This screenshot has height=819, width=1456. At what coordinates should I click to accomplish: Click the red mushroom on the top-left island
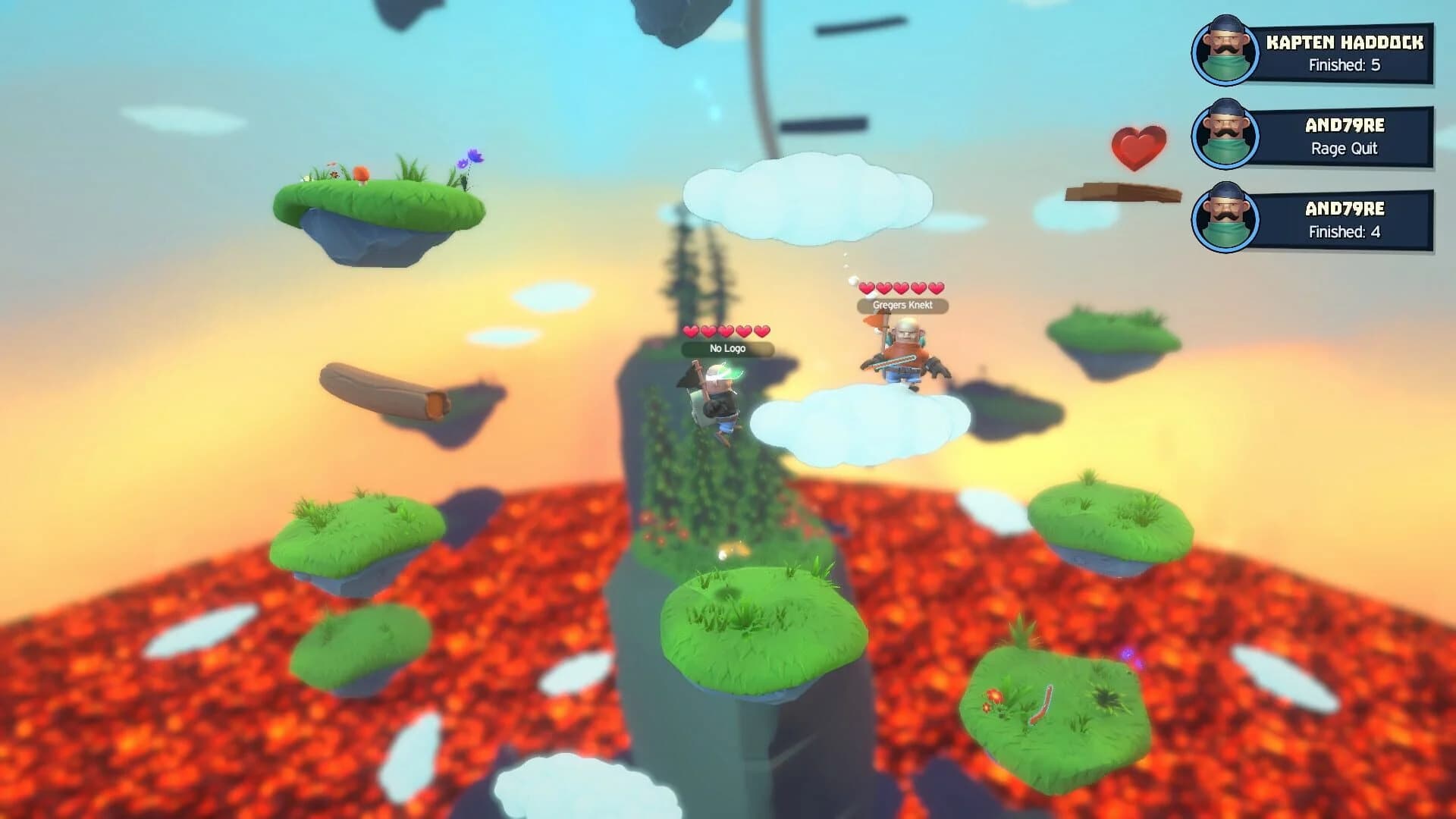point(361,174)
